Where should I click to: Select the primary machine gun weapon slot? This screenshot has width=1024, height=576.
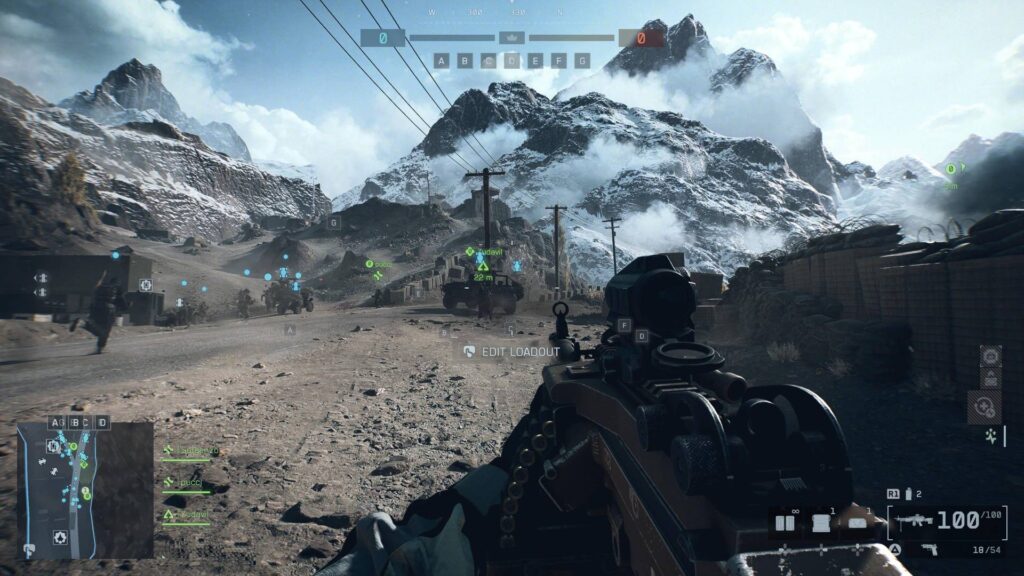point(947,521)
